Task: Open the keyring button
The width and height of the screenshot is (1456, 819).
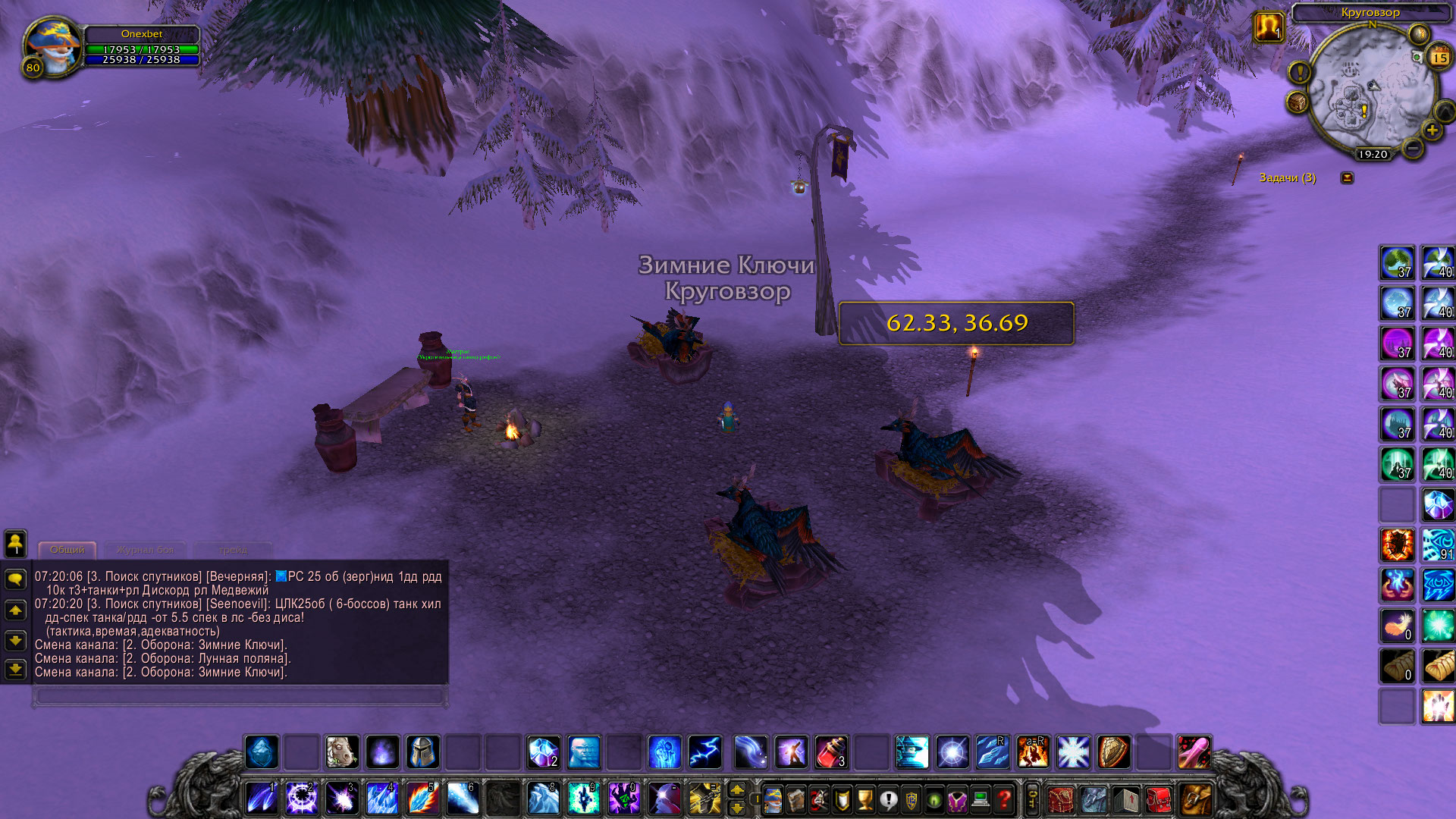Action: [1032, 799]
